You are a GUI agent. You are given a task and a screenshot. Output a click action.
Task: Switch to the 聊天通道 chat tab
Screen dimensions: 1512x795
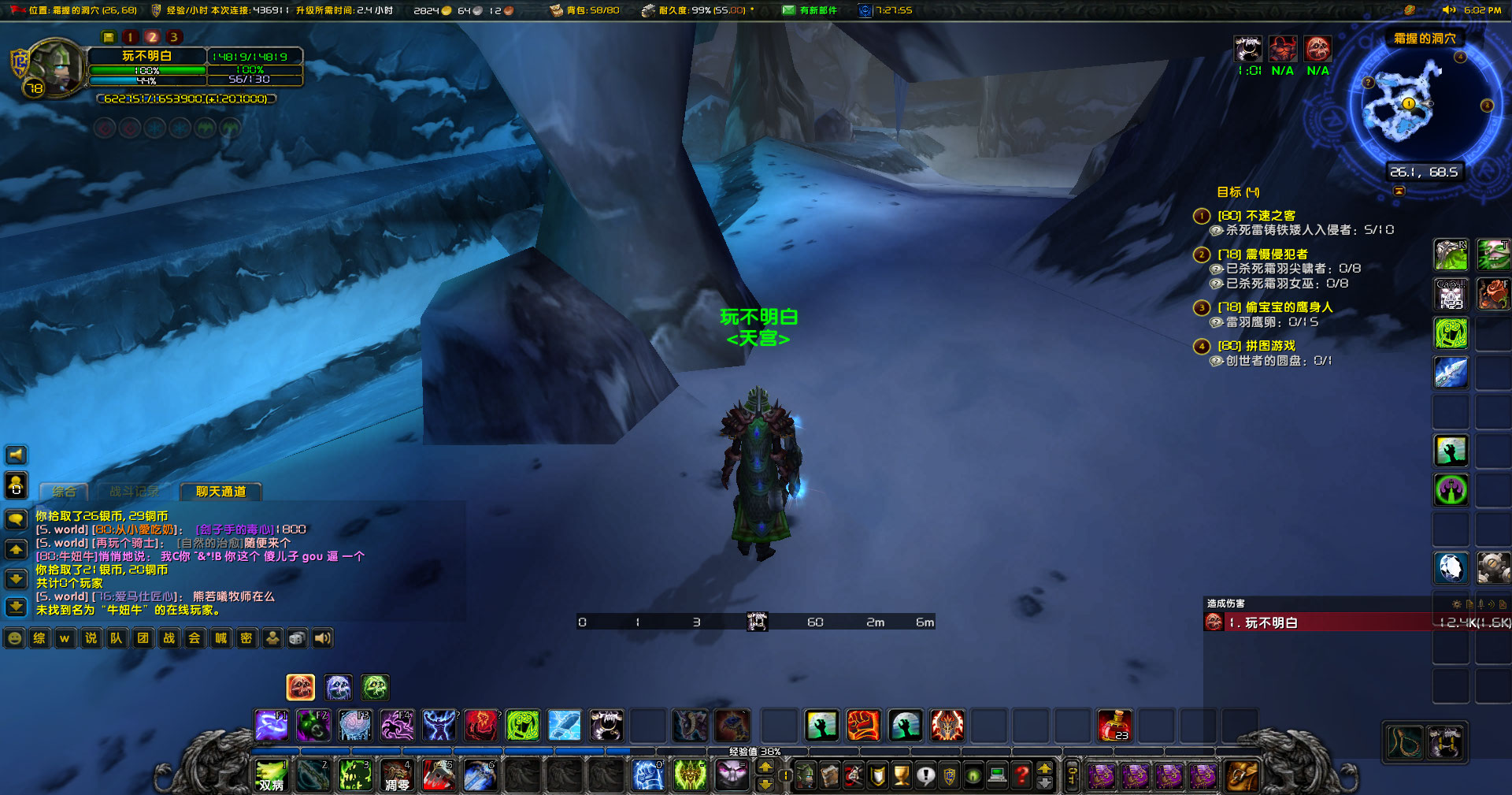(221, 492)
